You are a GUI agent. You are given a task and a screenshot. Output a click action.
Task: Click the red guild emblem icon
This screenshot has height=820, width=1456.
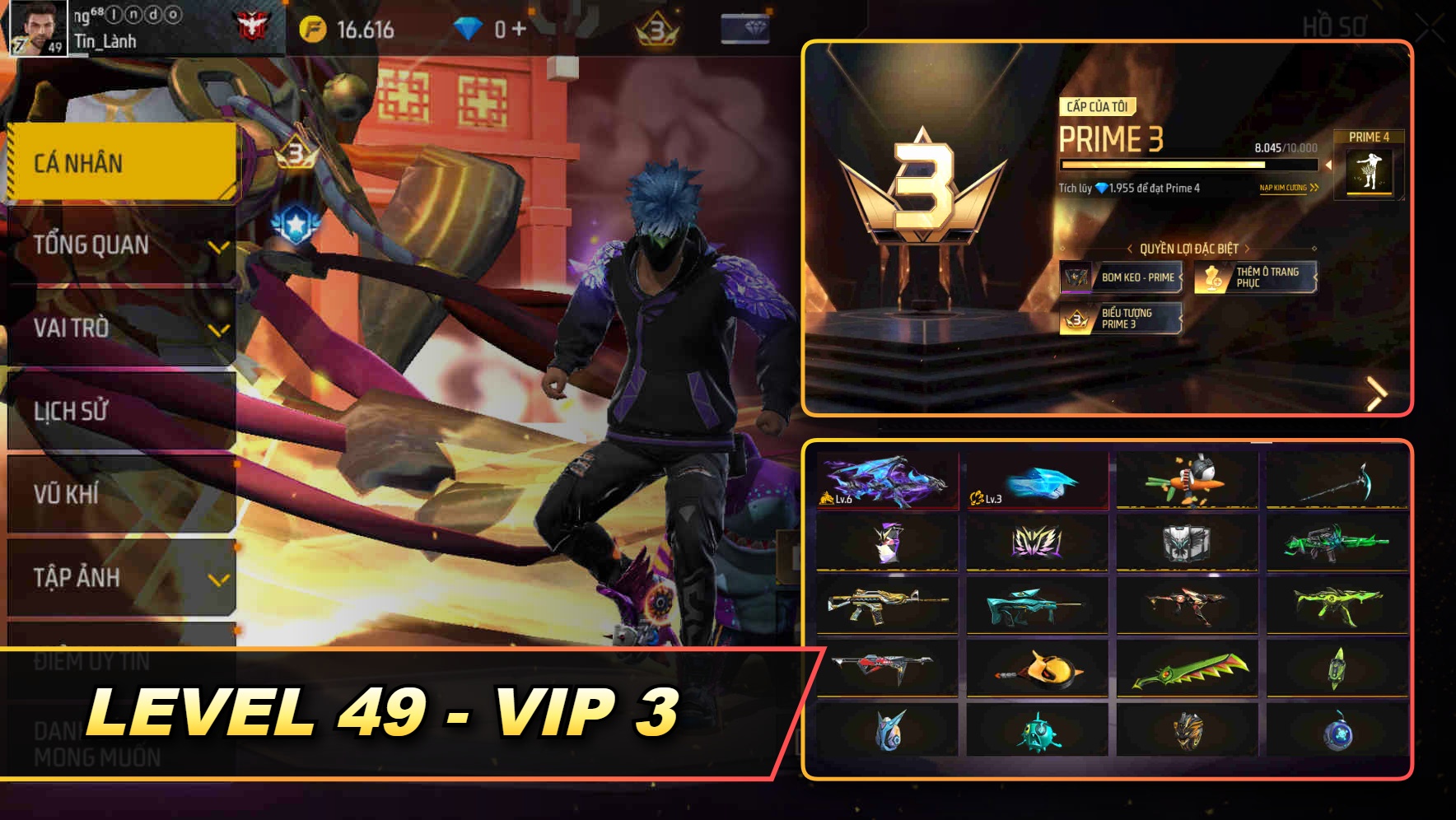(x=255, y=24)
